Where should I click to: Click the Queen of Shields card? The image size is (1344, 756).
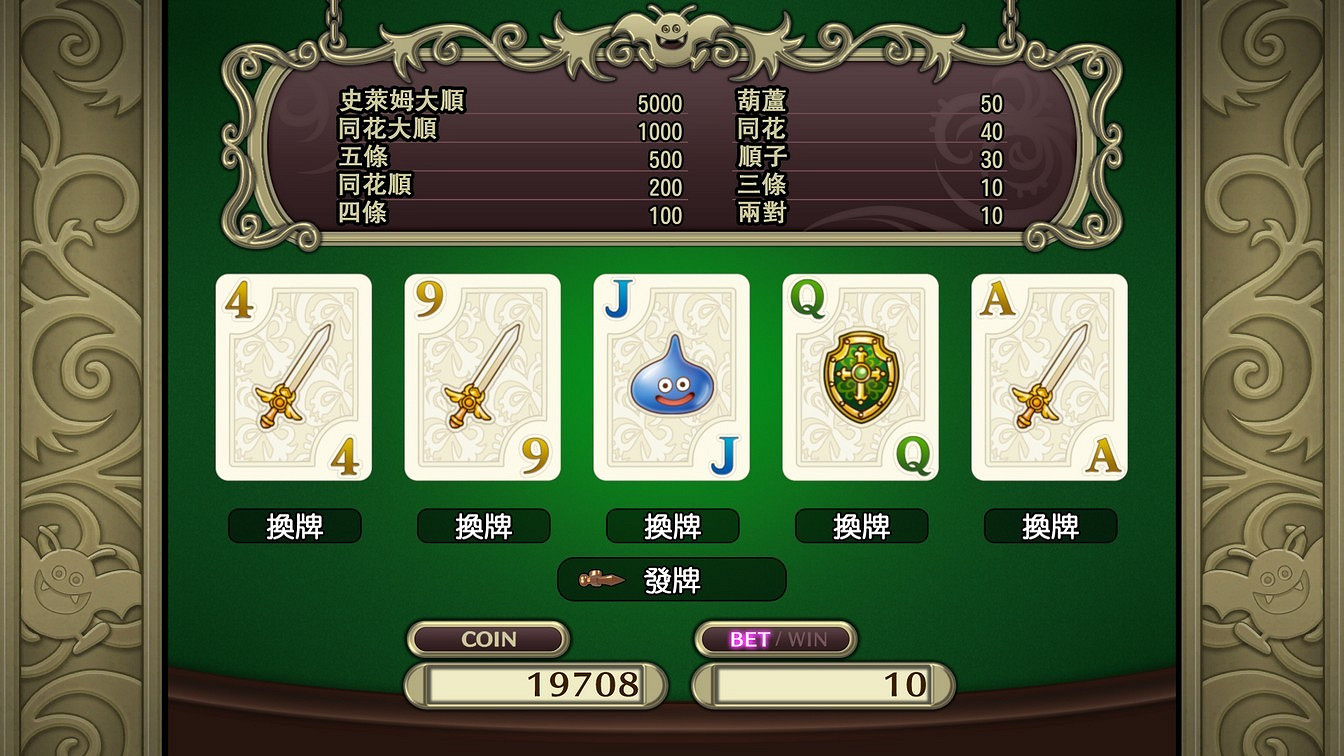coord(859,378)
